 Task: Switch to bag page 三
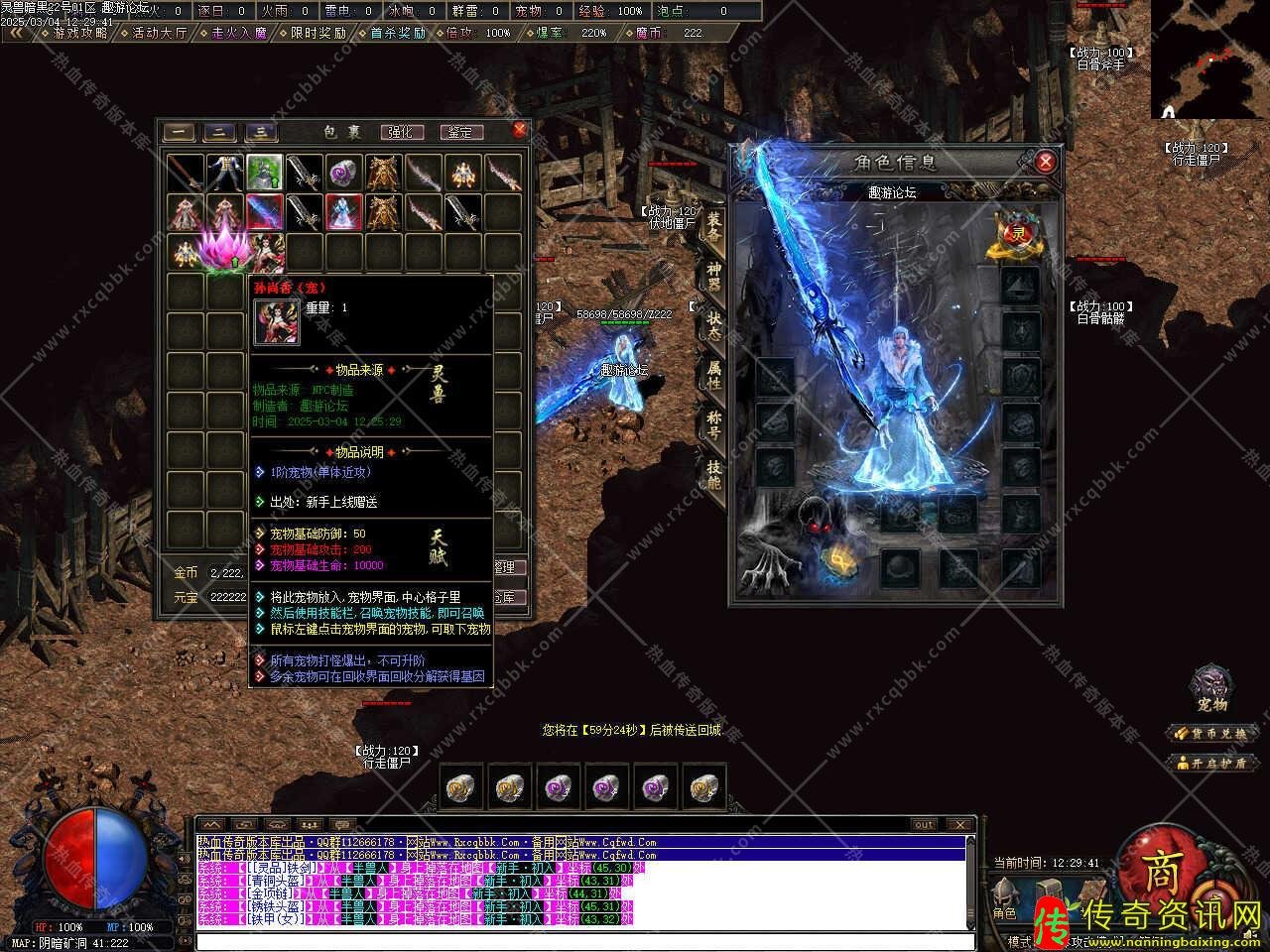(260, 132)
